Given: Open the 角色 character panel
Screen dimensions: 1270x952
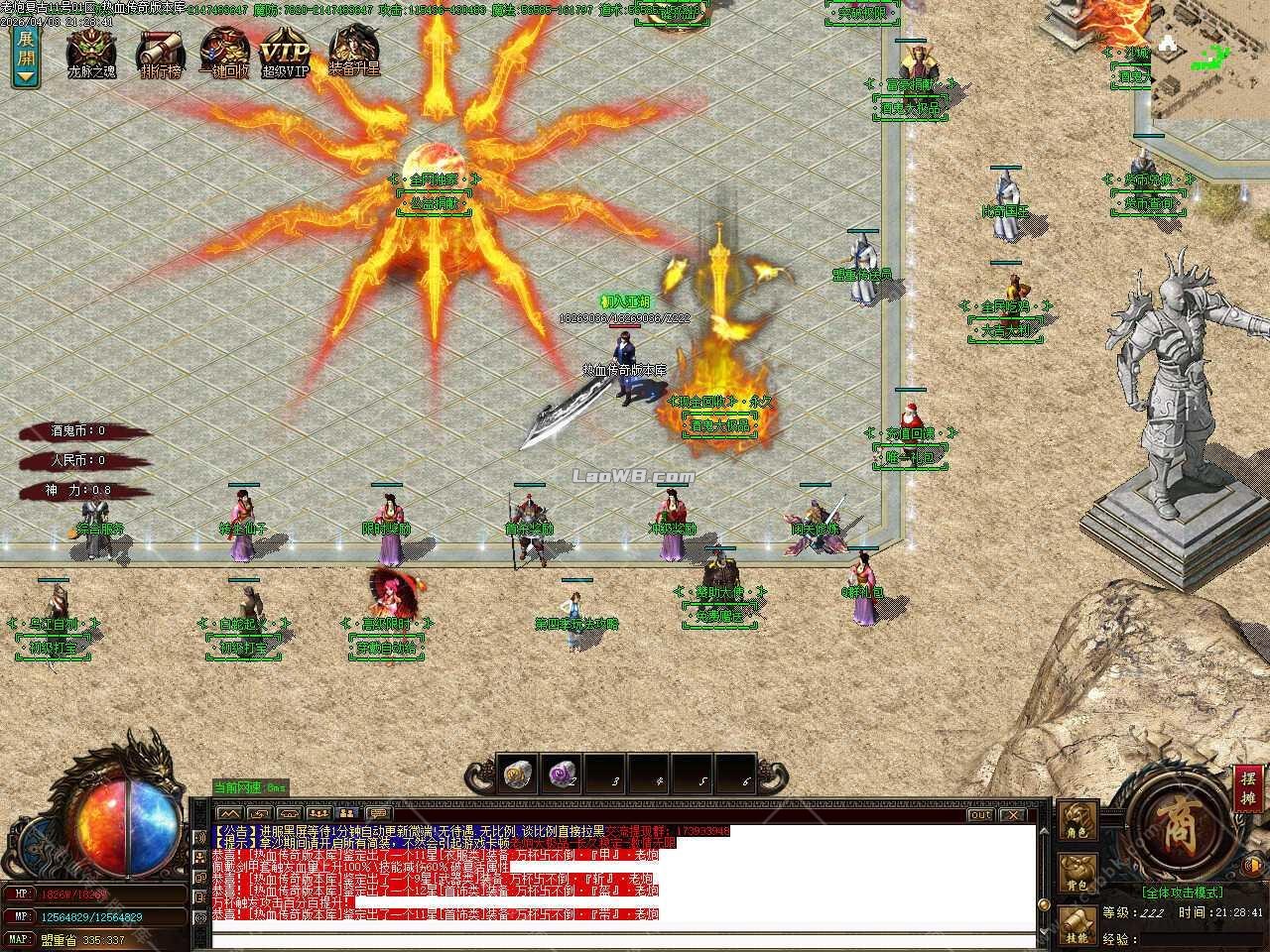Looking at the screenshot, I should [1077, 819].
